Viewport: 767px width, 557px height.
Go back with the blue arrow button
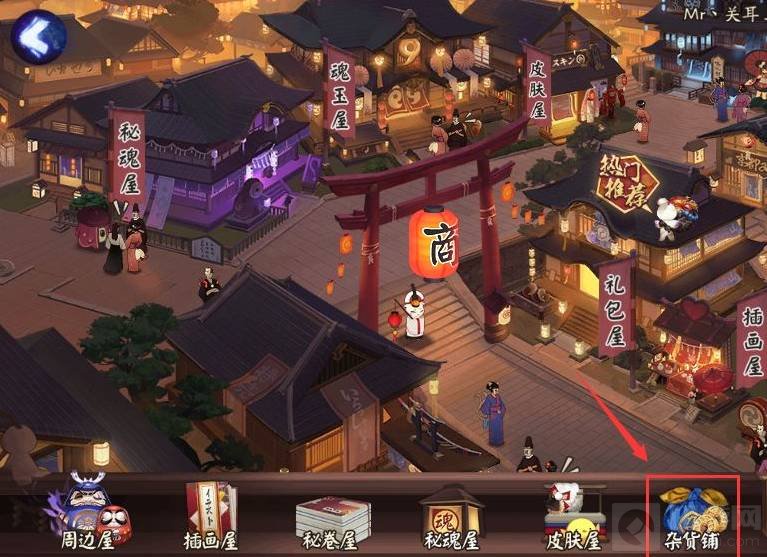pyautogui.click(x=38, y=36)
